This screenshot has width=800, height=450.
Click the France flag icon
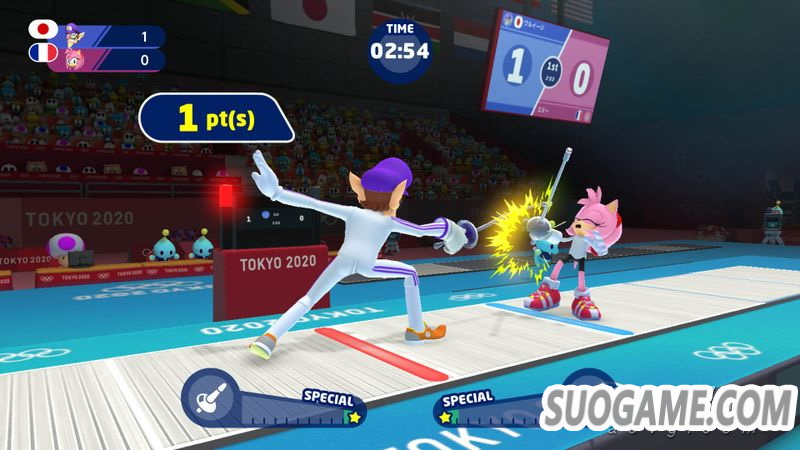pyautogui.click(x=43, y=53)
